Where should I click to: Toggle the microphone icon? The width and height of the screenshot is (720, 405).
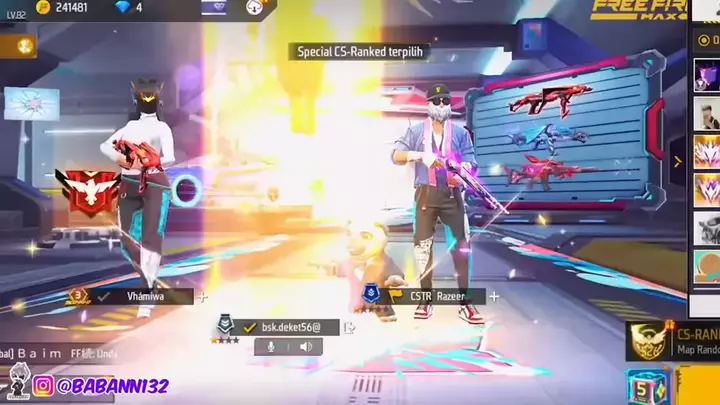click(x=269, y=346)
